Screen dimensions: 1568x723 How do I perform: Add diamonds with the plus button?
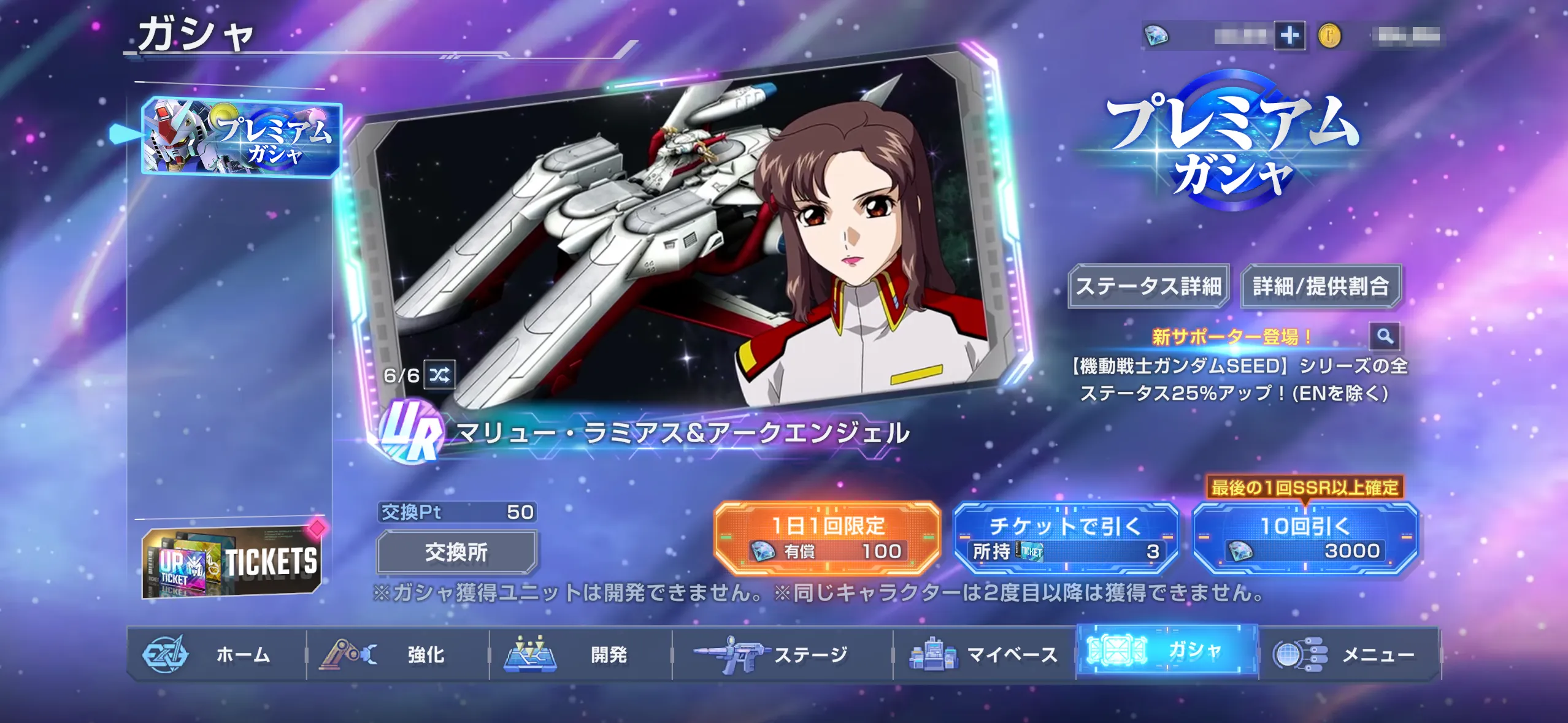(1289, 36)
